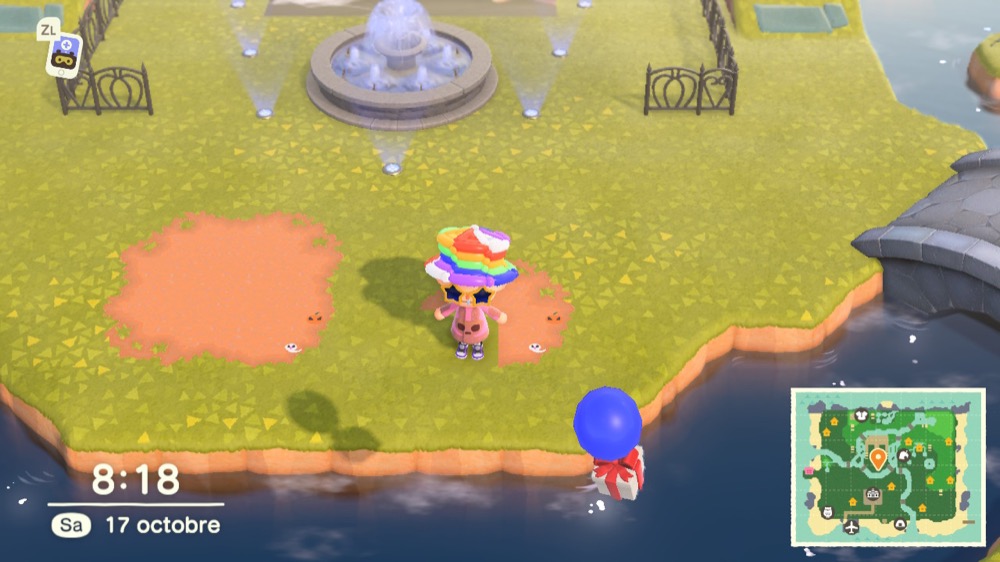Open the NookPhone icon
This screenshot has height=562, width=1000.
(63, 53)
